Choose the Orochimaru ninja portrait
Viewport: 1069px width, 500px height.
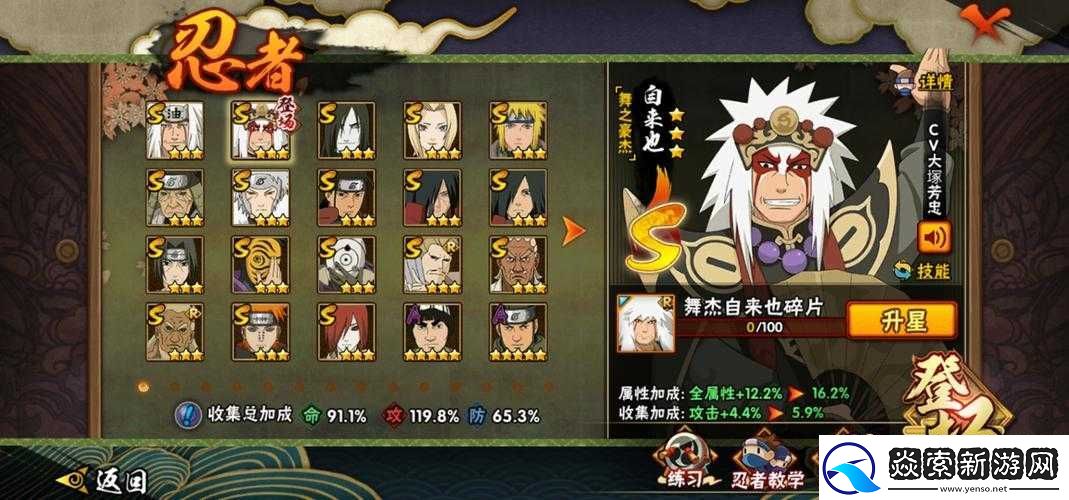346,130
